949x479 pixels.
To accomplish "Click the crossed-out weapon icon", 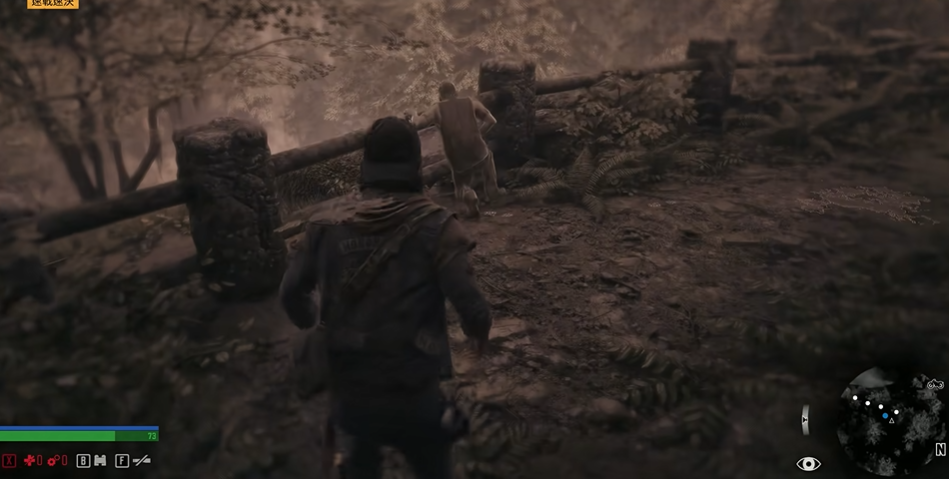I will (x=142, y=461).
